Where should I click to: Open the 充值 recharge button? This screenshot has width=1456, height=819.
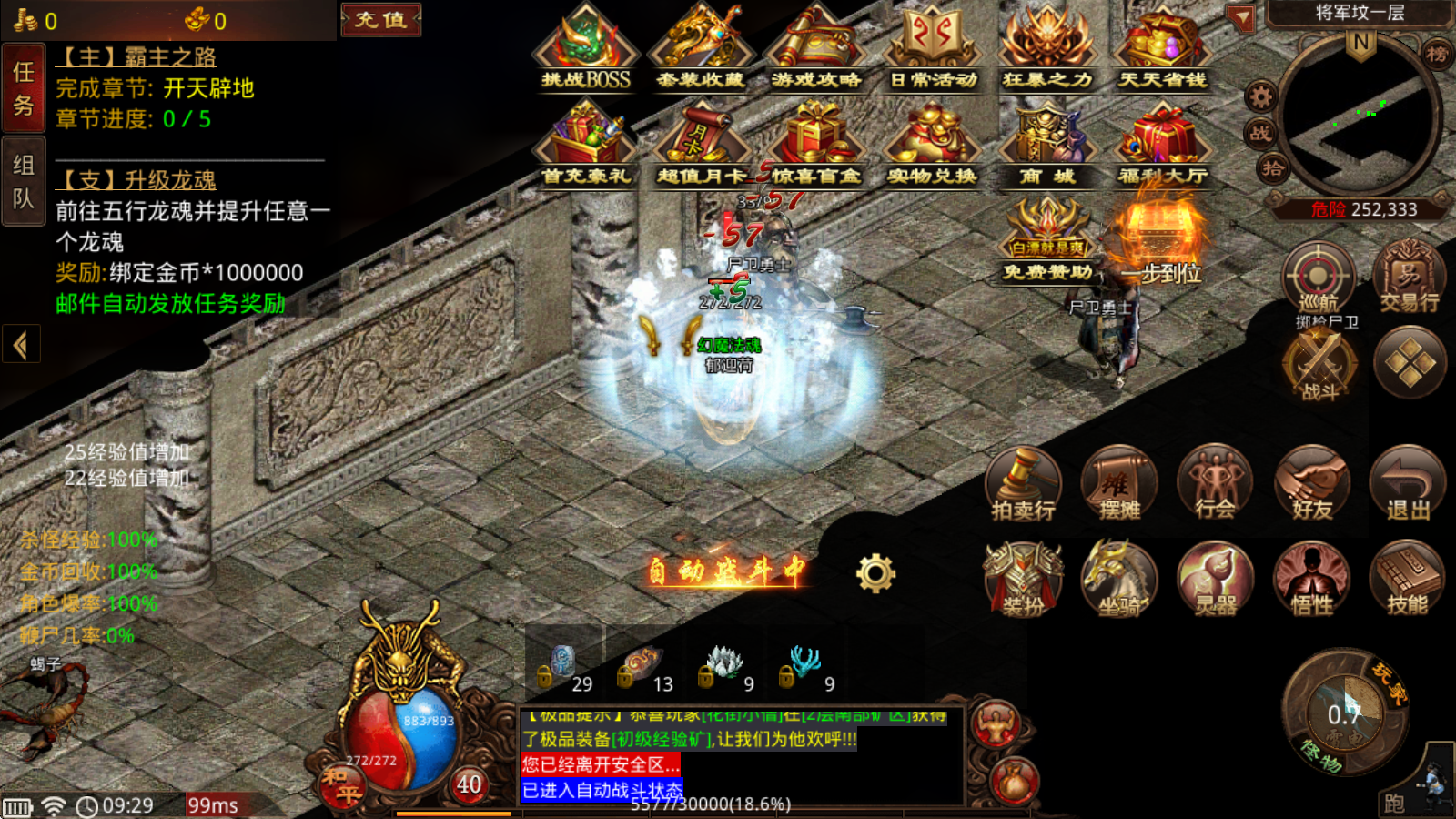380,19
